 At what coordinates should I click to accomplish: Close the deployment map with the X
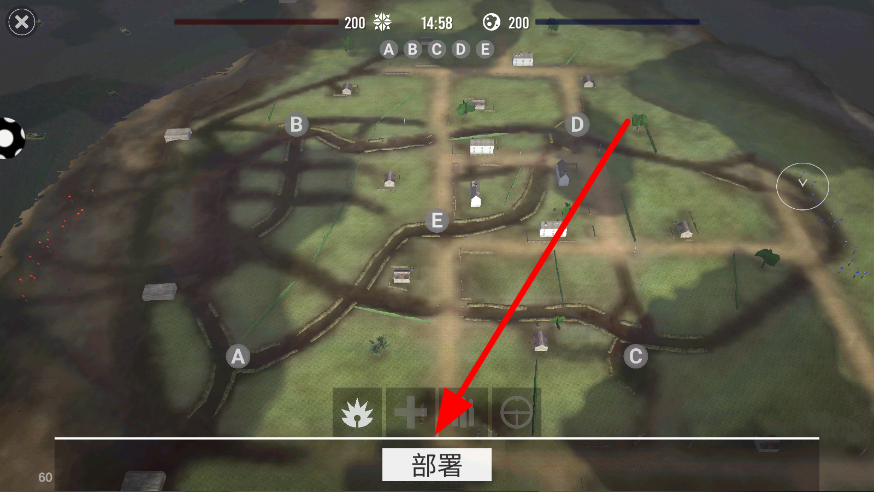(x=22, y=21)
